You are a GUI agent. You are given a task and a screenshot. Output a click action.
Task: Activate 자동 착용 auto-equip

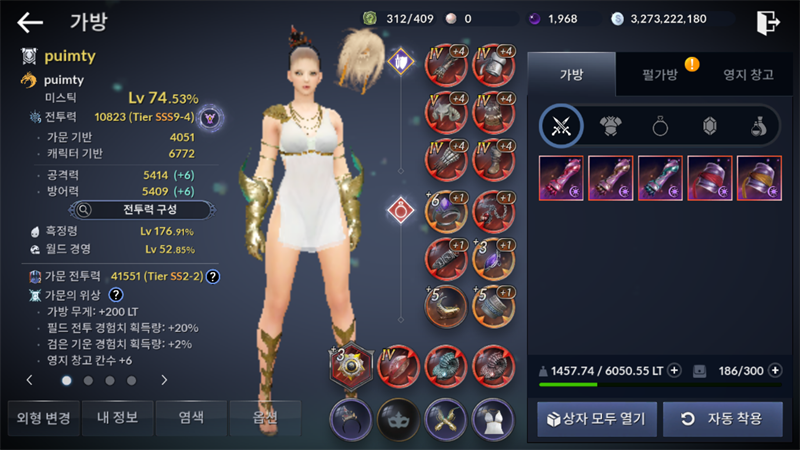point(722,418)
